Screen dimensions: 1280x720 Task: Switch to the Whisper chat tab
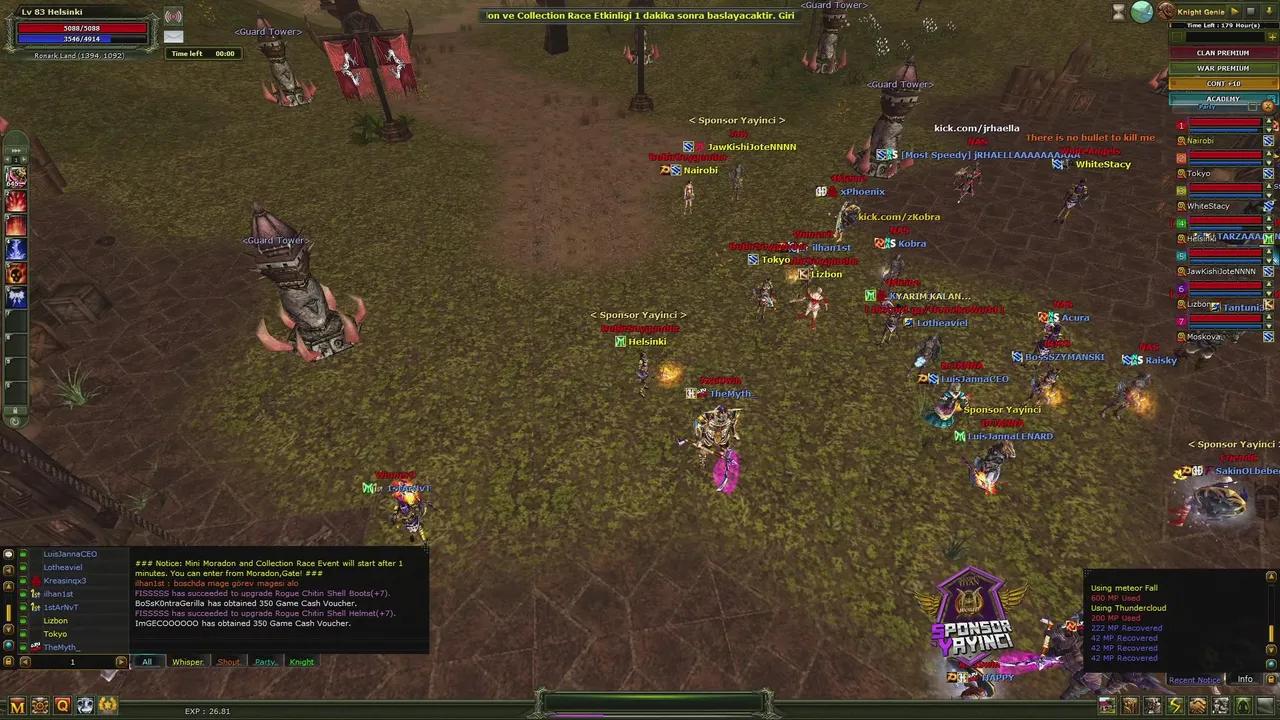[188, 662]
